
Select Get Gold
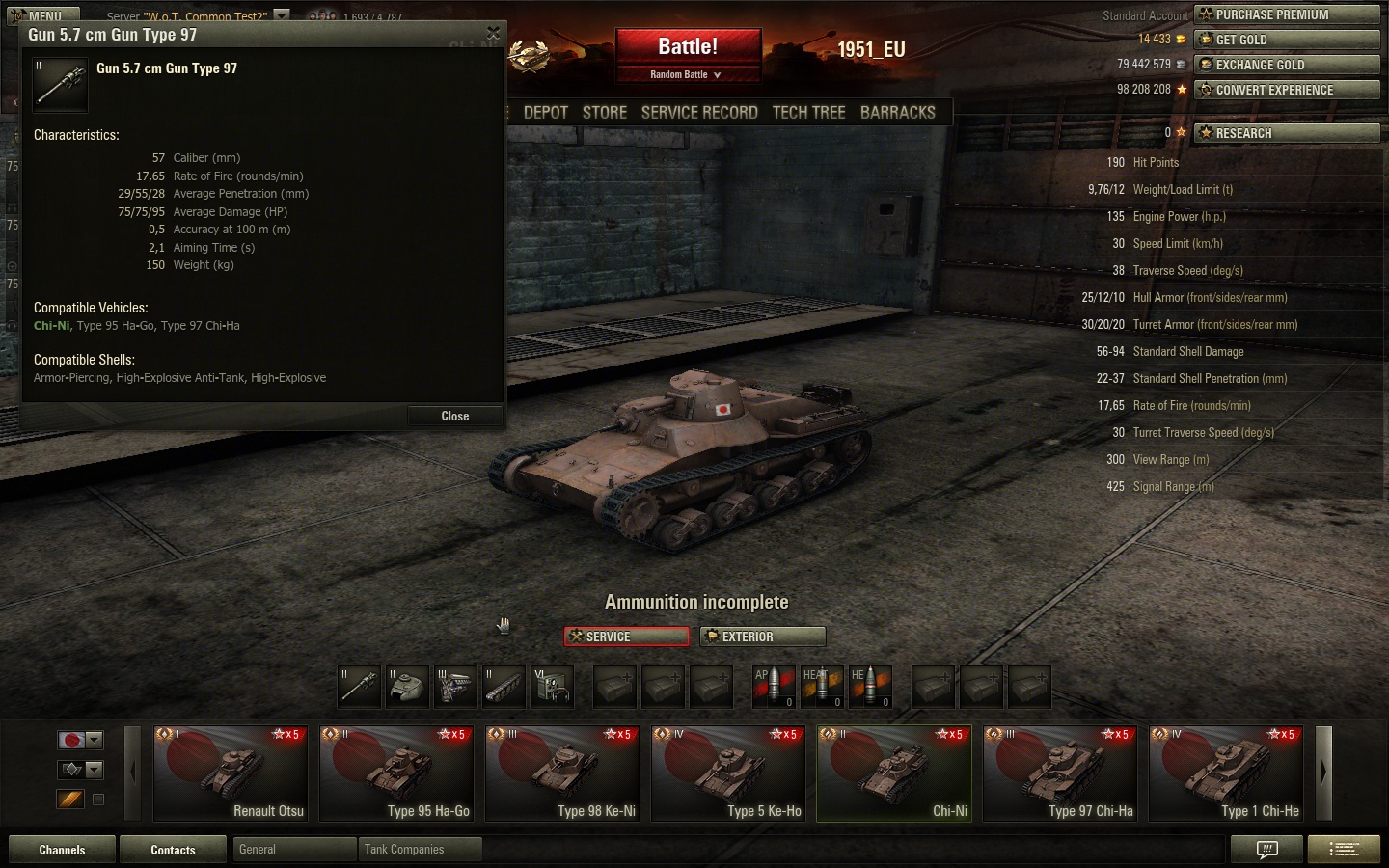1287,40
